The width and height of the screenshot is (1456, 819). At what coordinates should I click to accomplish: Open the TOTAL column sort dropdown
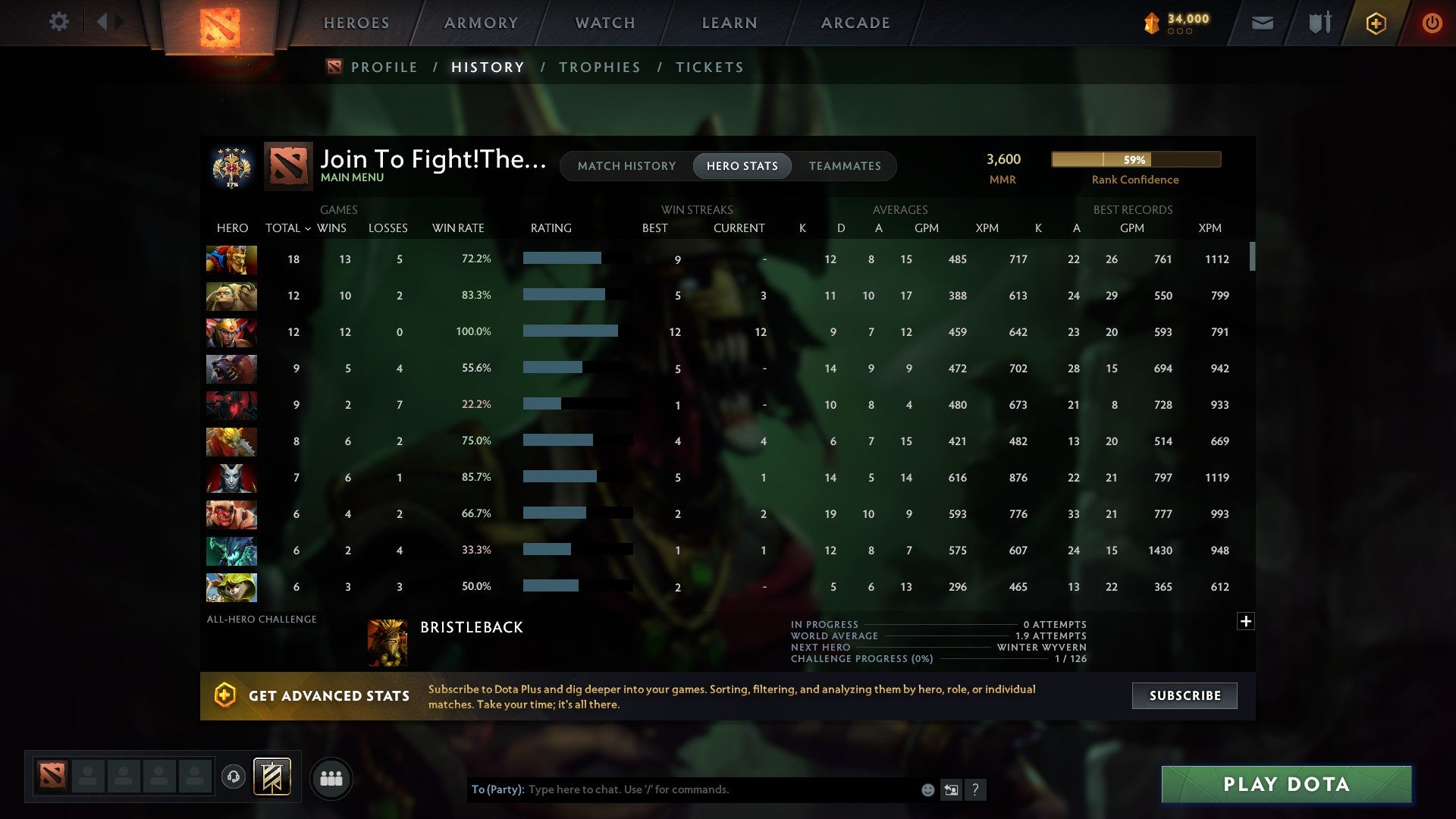pyautogui.click(x=288, y=227)
